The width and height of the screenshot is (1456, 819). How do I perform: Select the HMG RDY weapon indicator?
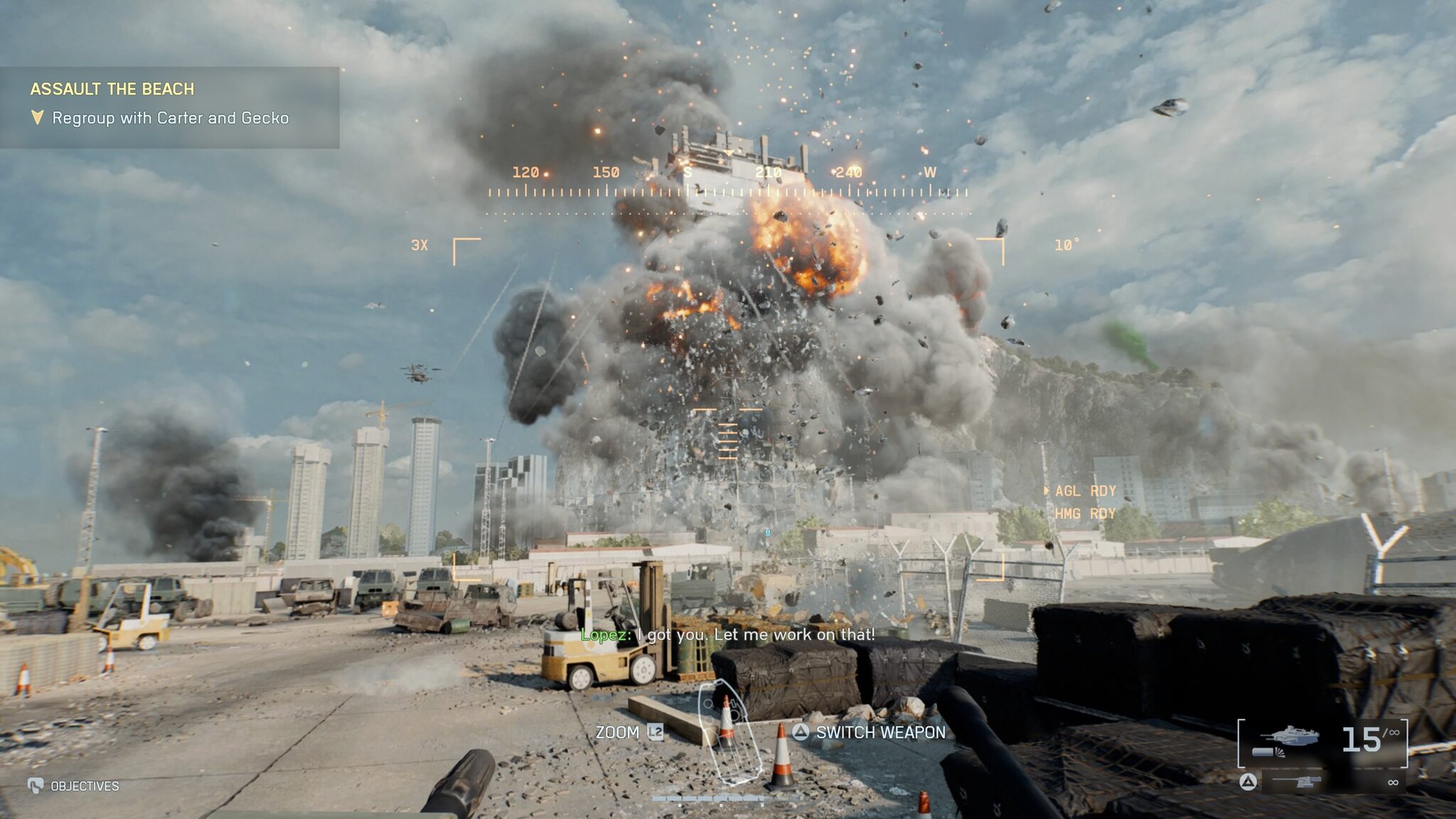1085,513
